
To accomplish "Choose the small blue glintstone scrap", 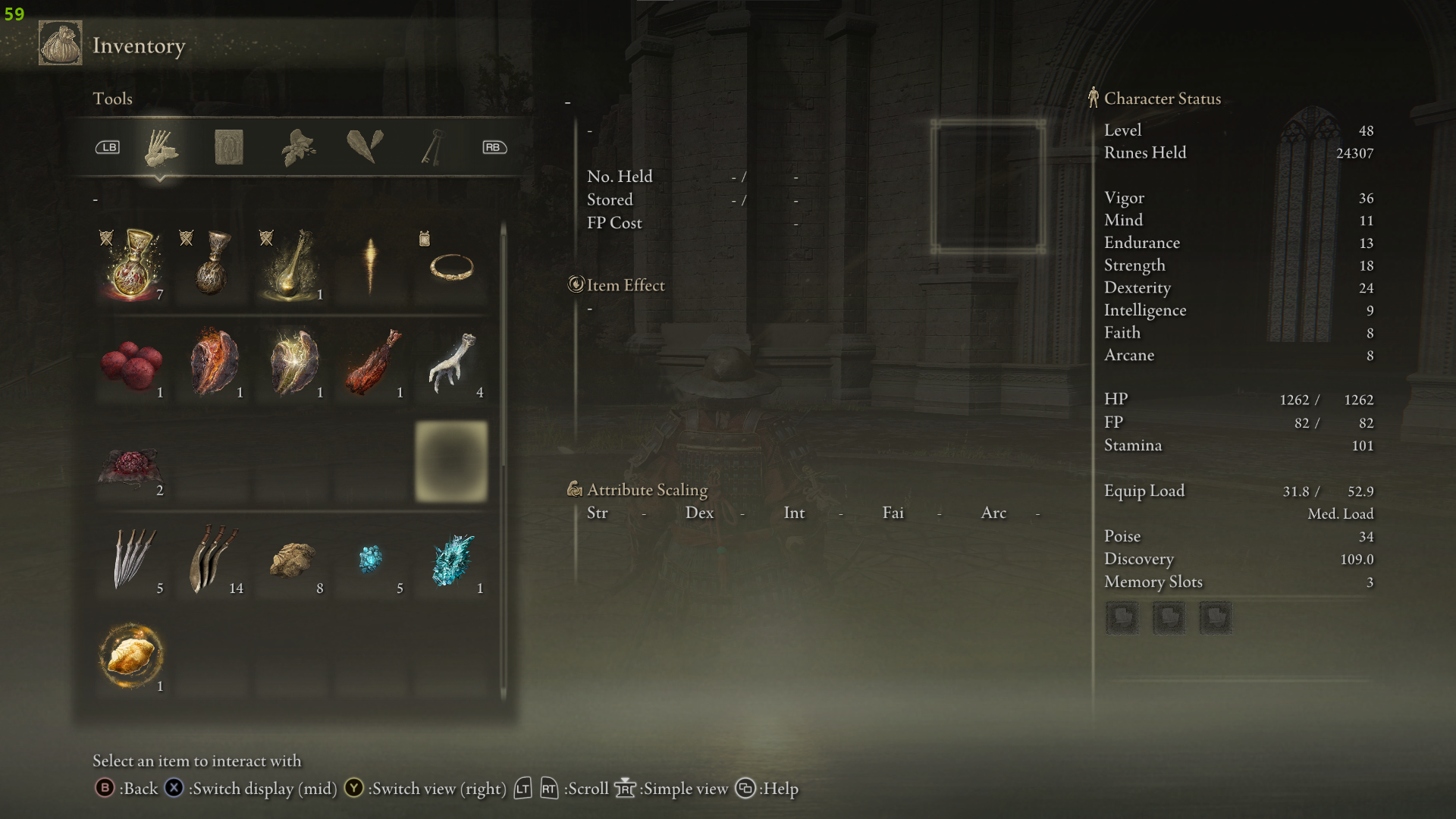I will [x=371, y=559].
